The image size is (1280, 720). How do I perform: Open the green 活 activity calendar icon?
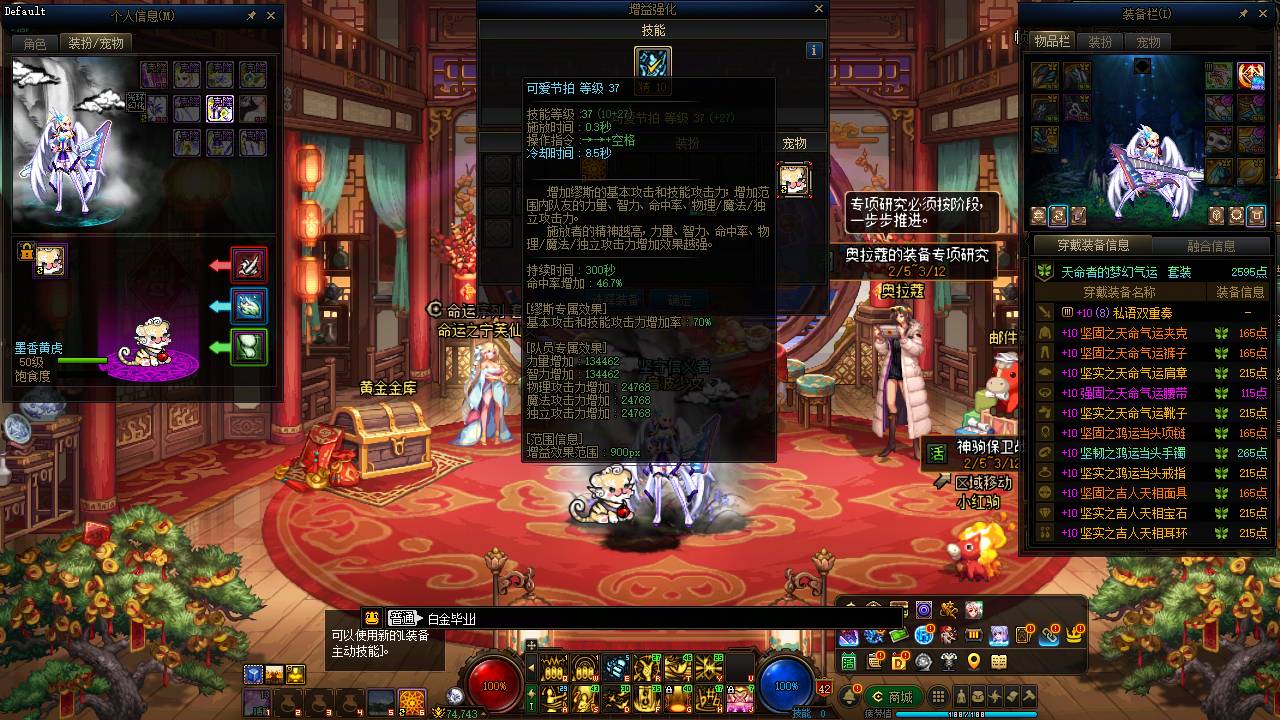tap(849, 662)
